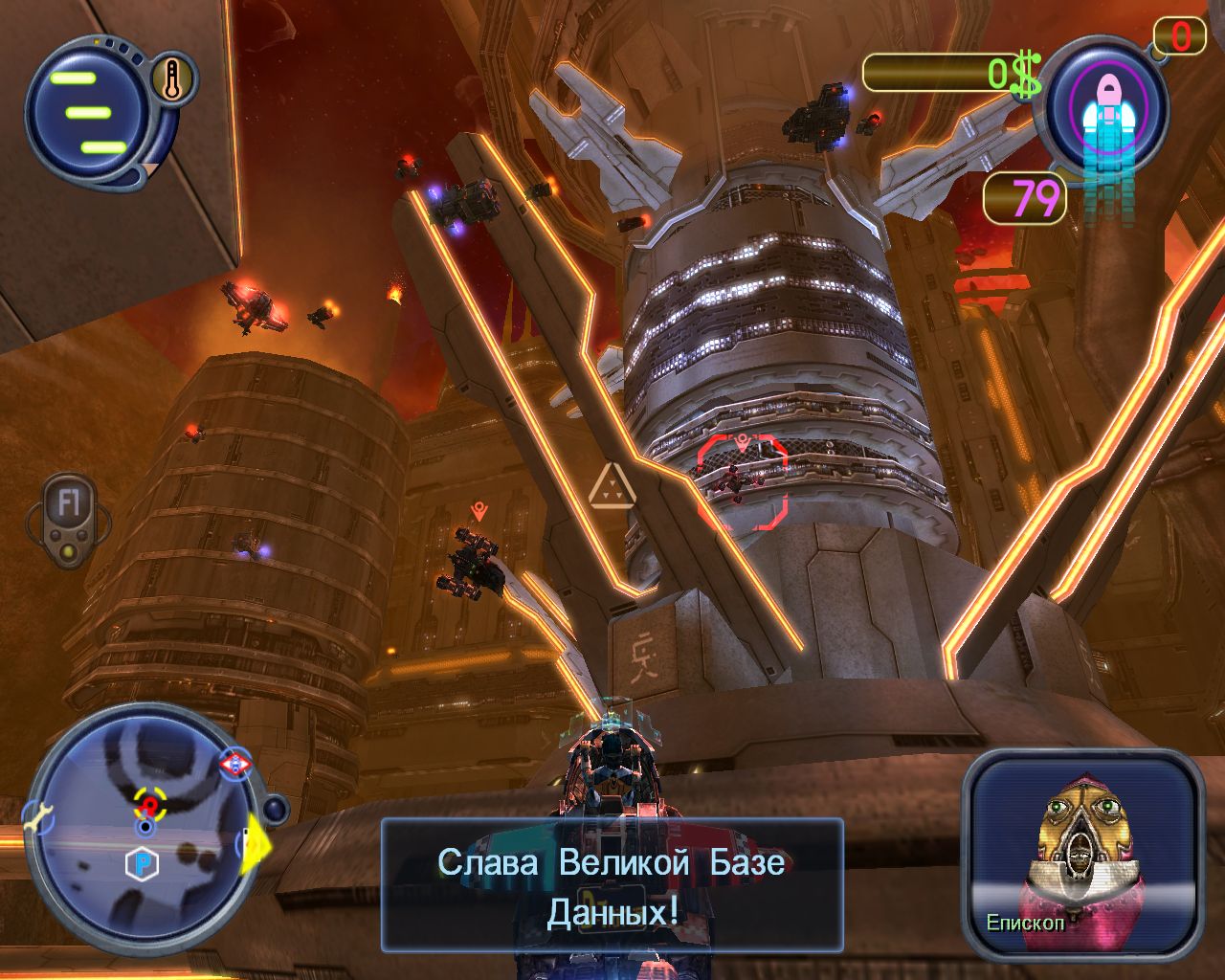
Task: Click the red target marker on minimap
Action: [148, 804]
